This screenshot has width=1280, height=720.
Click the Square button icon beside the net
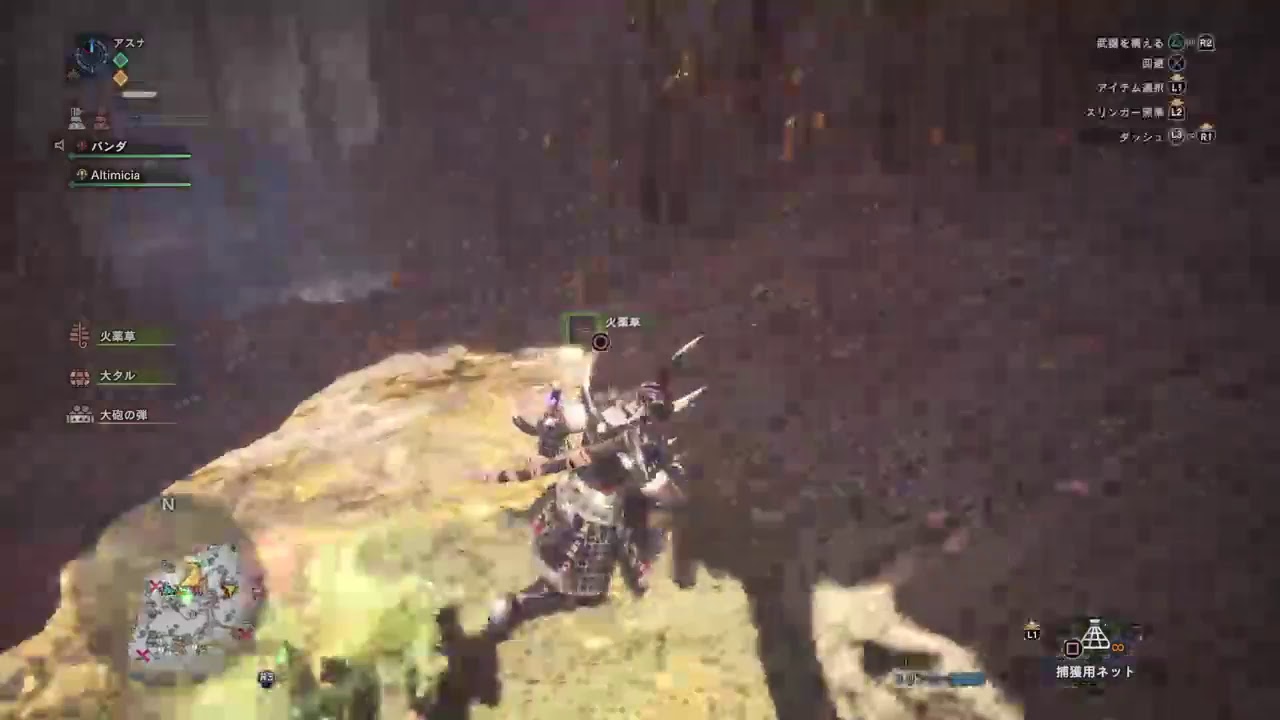coord(1072,648)
